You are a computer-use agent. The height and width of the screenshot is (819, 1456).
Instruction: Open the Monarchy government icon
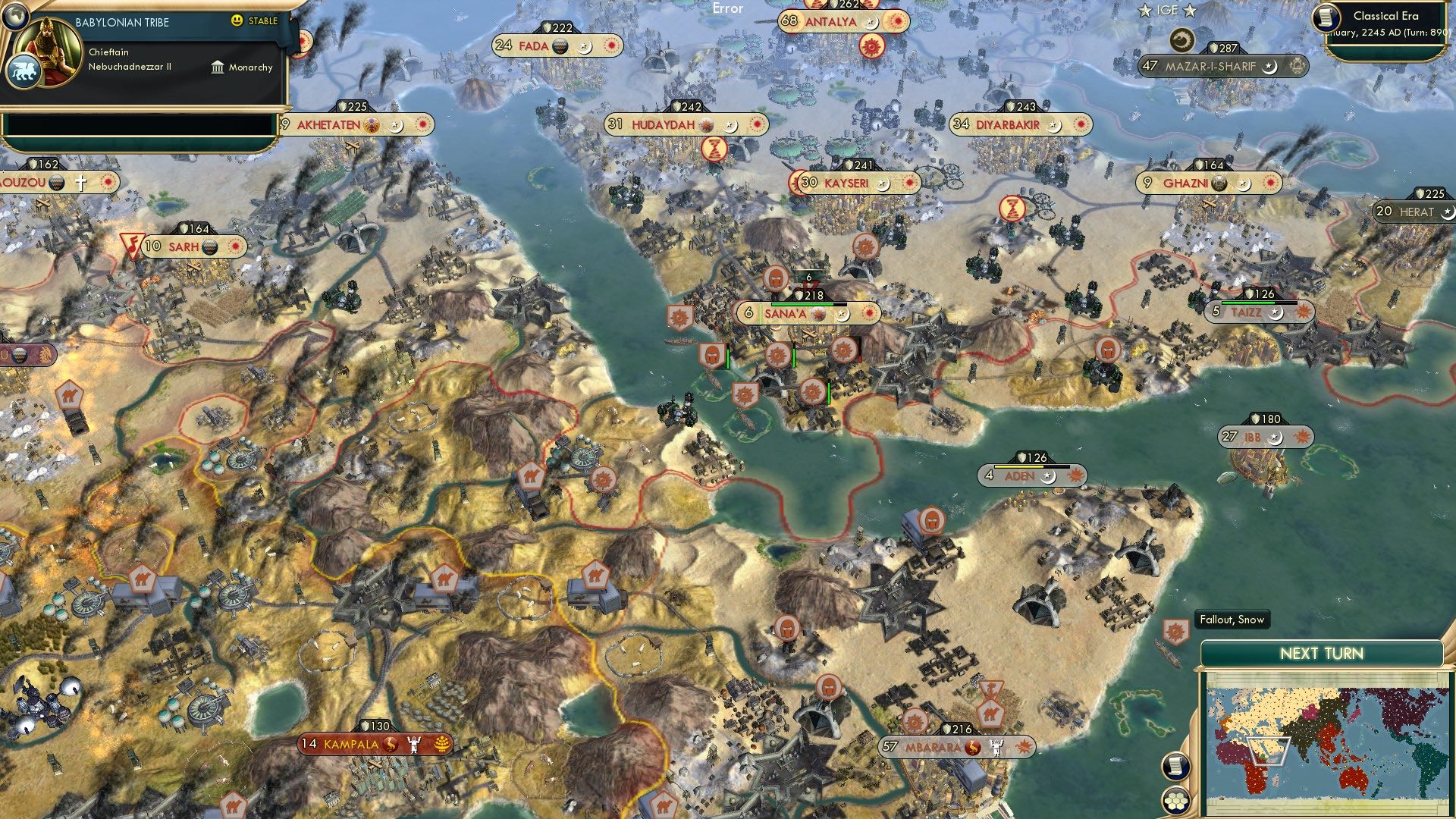tap(219, 67)
